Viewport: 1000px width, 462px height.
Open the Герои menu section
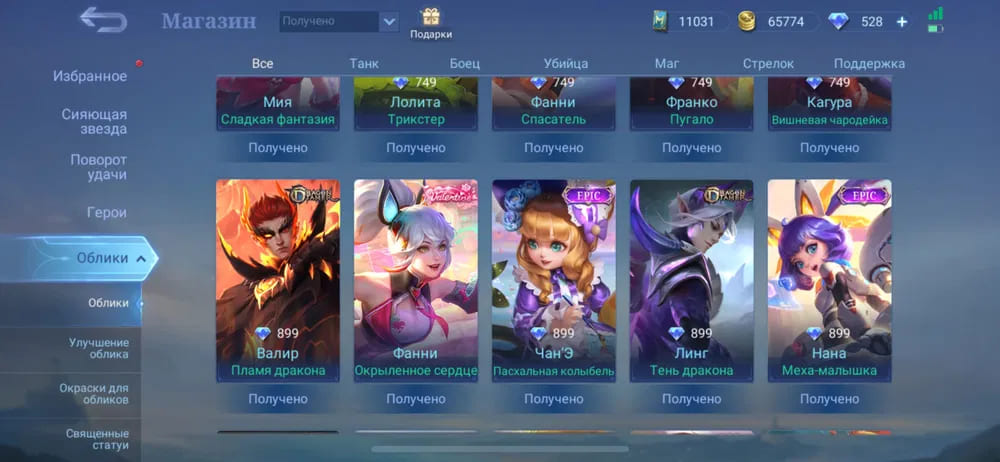pyautogui.click(x=106, y=213)
